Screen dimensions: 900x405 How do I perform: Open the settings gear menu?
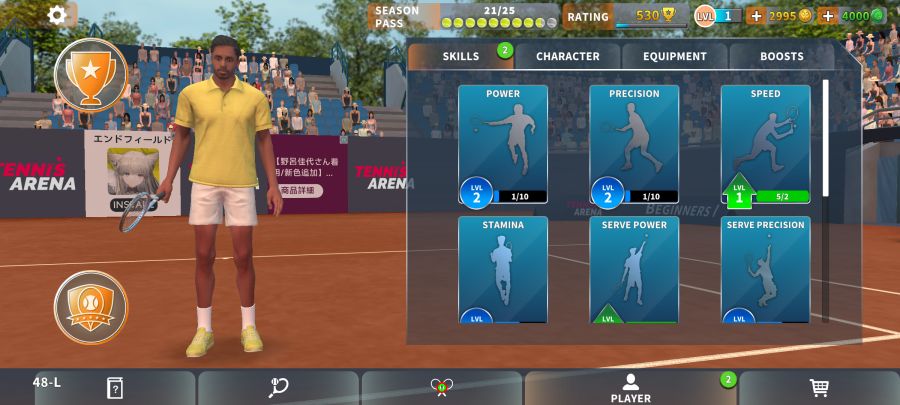coord(58,15)
